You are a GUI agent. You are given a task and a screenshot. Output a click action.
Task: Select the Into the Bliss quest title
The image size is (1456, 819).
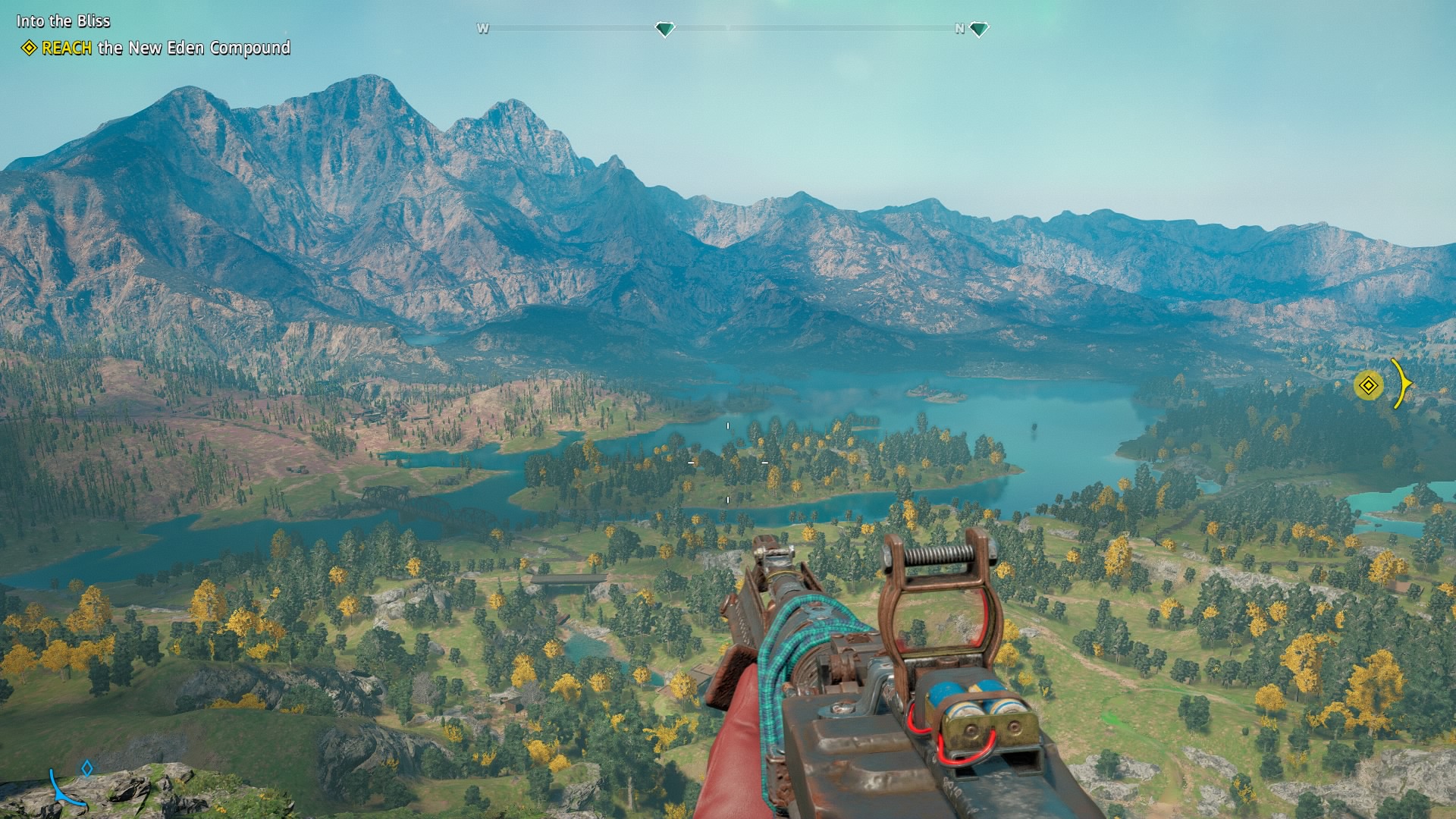[x=64, y=21]
